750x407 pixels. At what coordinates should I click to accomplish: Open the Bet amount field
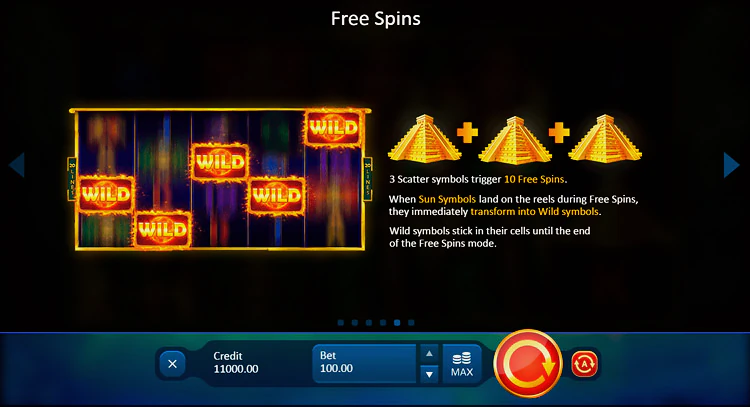364,363
